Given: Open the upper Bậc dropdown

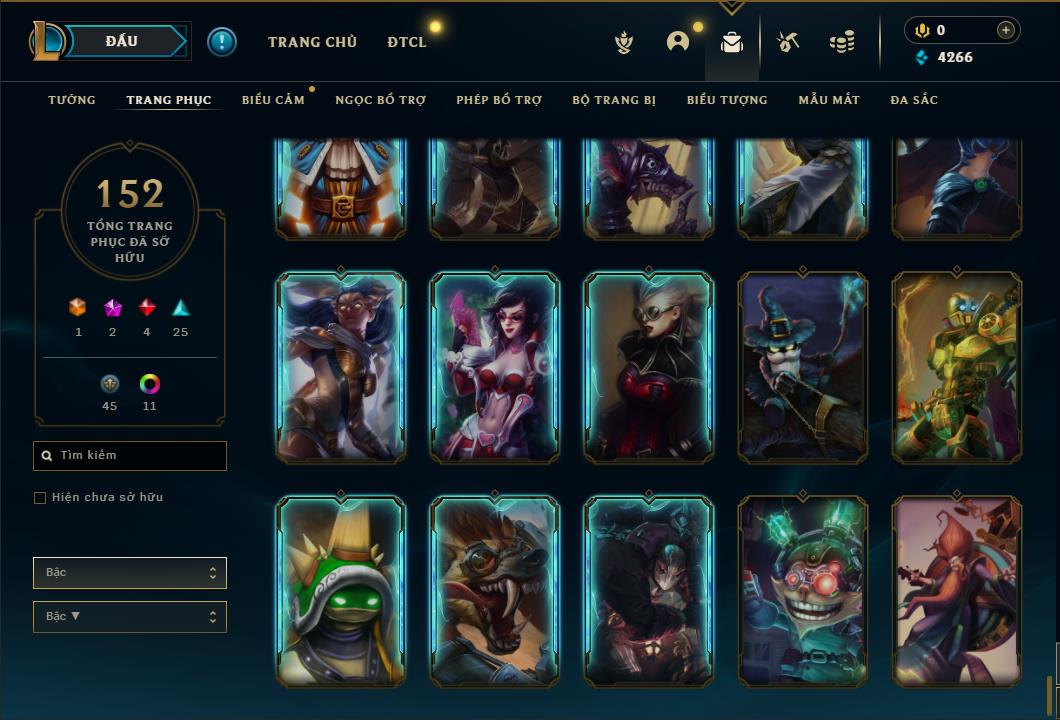Looking at the screenshot, I should click(x=130, y=573).
